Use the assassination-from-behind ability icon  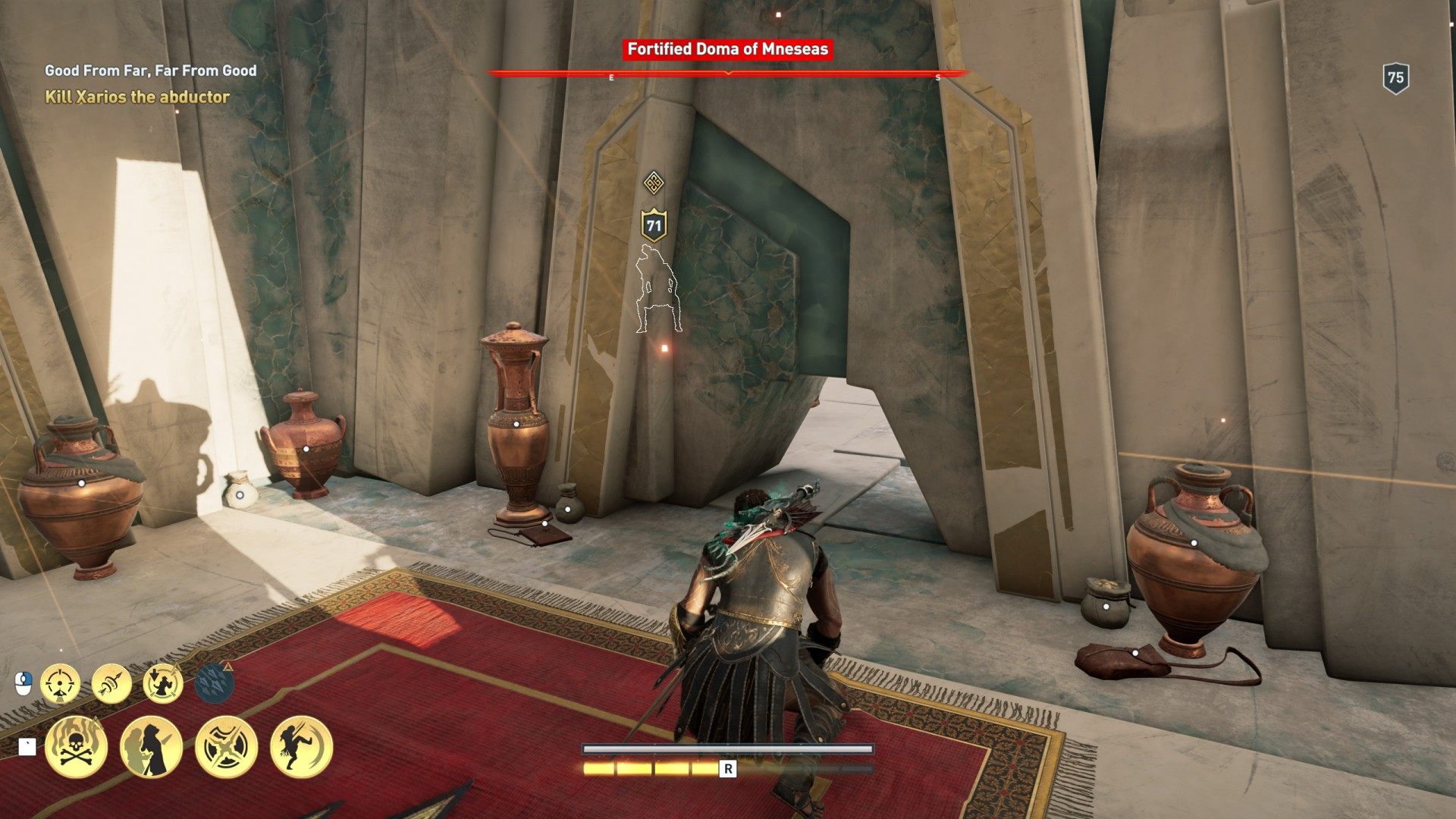click(x=151, y=747)
